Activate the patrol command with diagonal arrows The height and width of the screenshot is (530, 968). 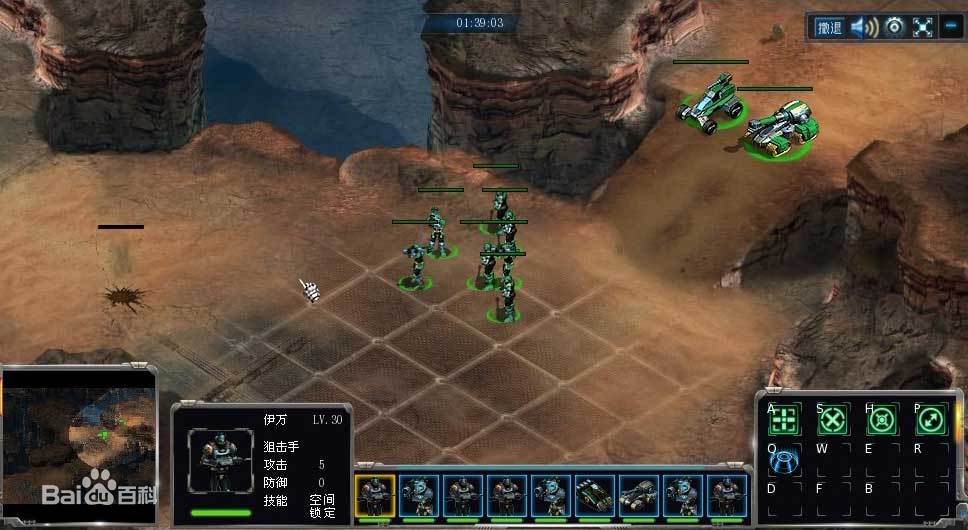pos(930,419)
